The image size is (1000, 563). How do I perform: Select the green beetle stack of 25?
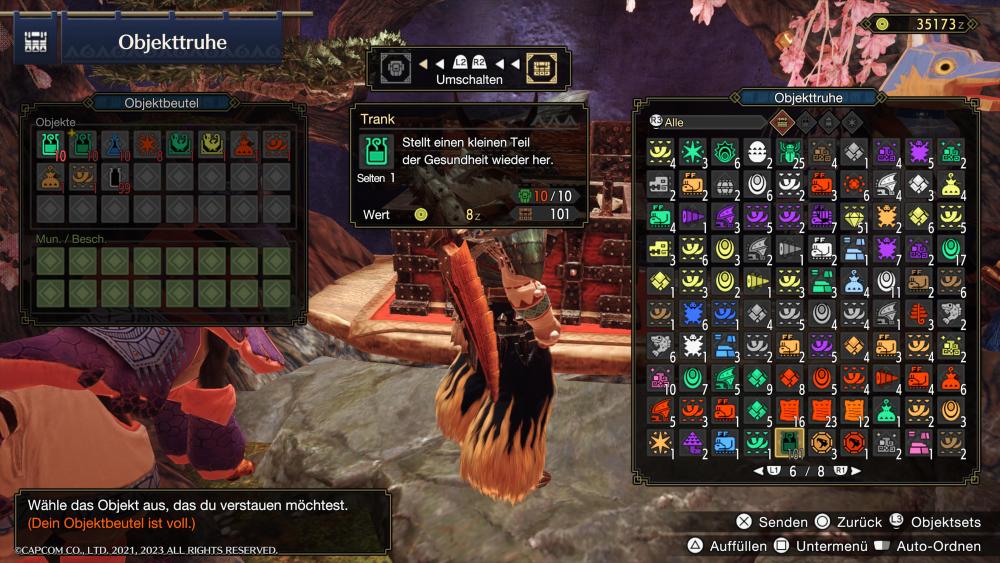(789, 152)
